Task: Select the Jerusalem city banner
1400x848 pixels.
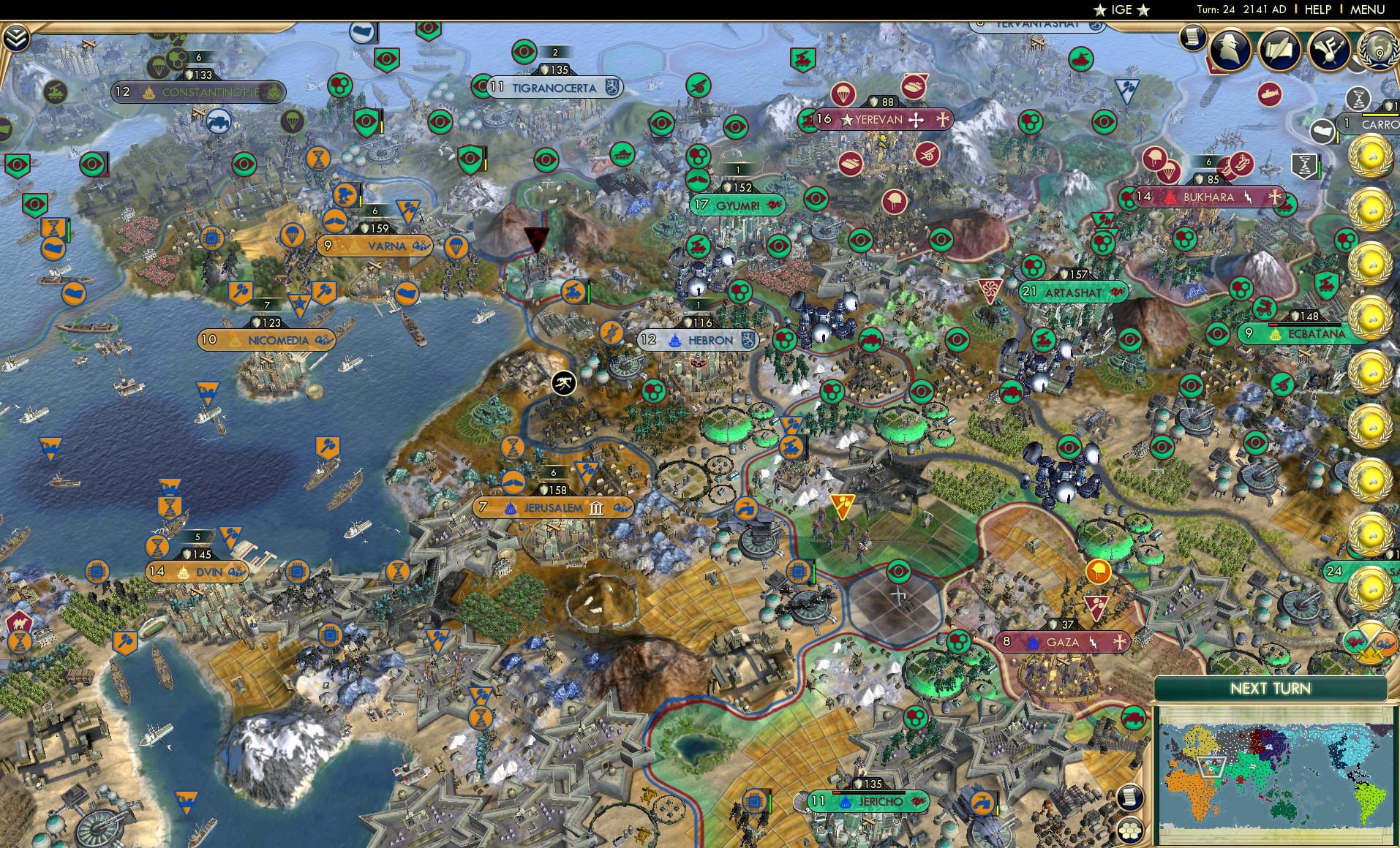Action: pos(553,506)
